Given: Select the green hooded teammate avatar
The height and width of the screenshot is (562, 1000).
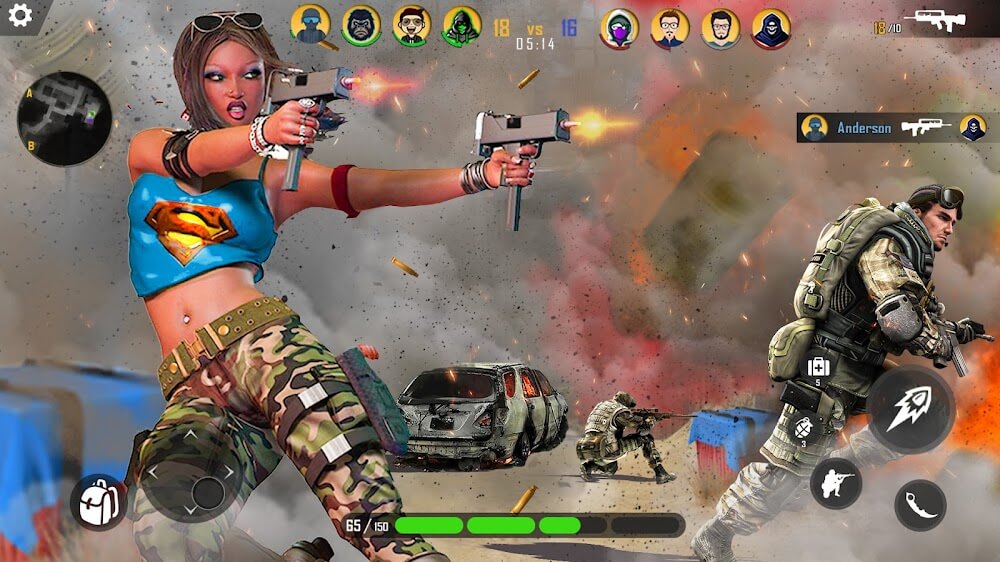Looking at the screenshot, I should click(461, 26).
